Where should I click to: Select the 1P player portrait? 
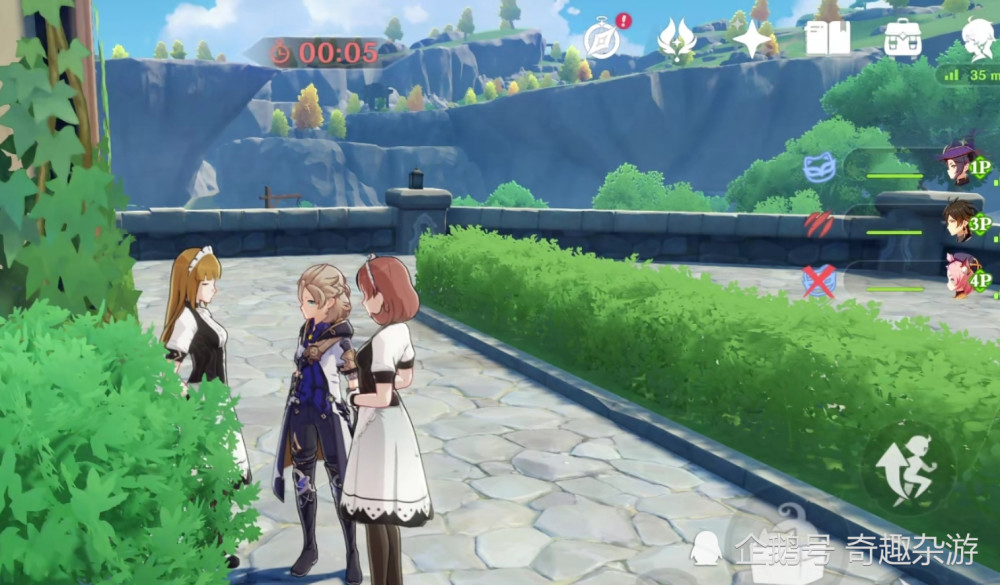[x=960, y=163]
